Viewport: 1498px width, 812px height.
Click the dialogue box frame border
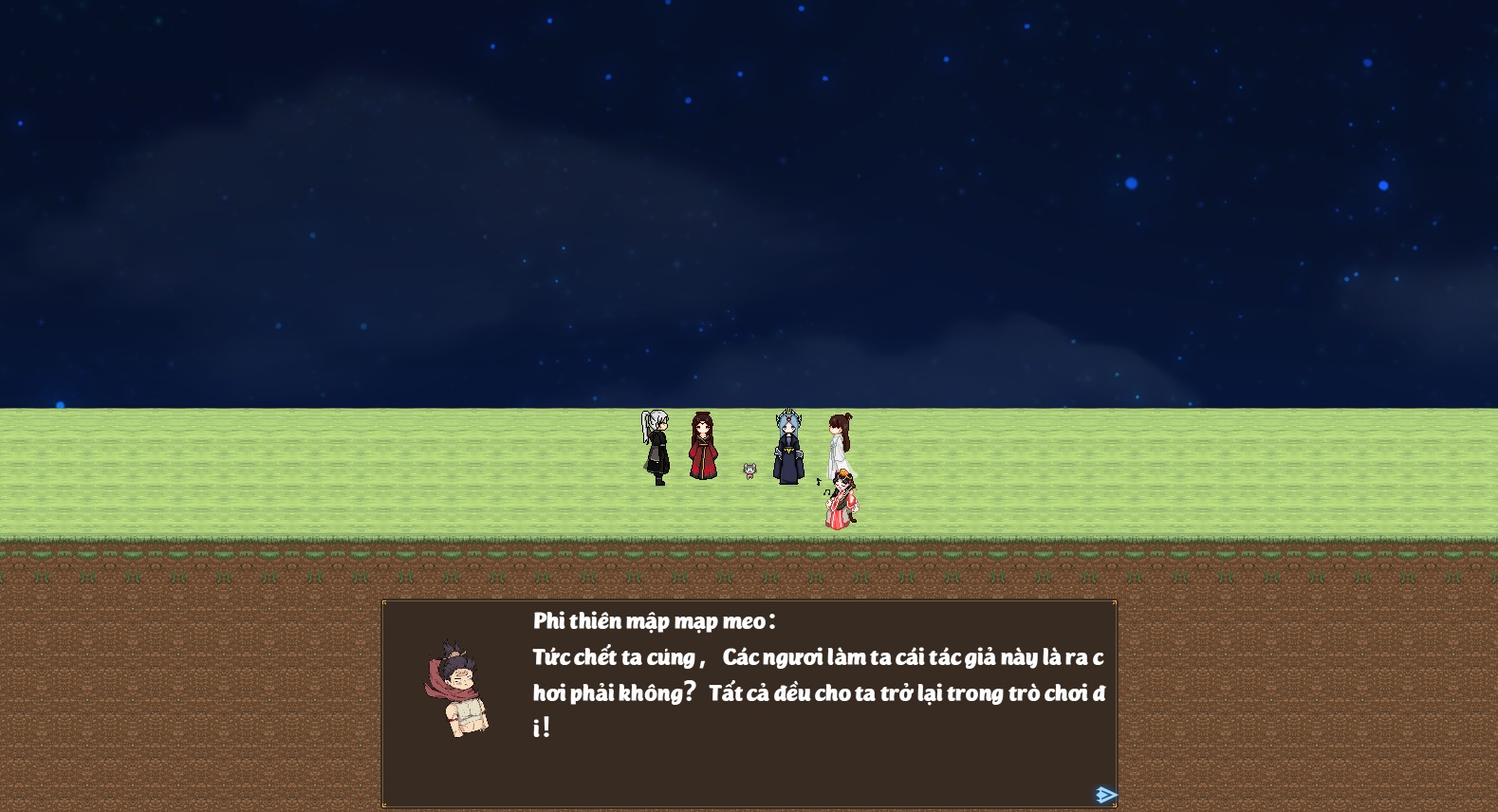pyautogui.click(x=749, y=600)
